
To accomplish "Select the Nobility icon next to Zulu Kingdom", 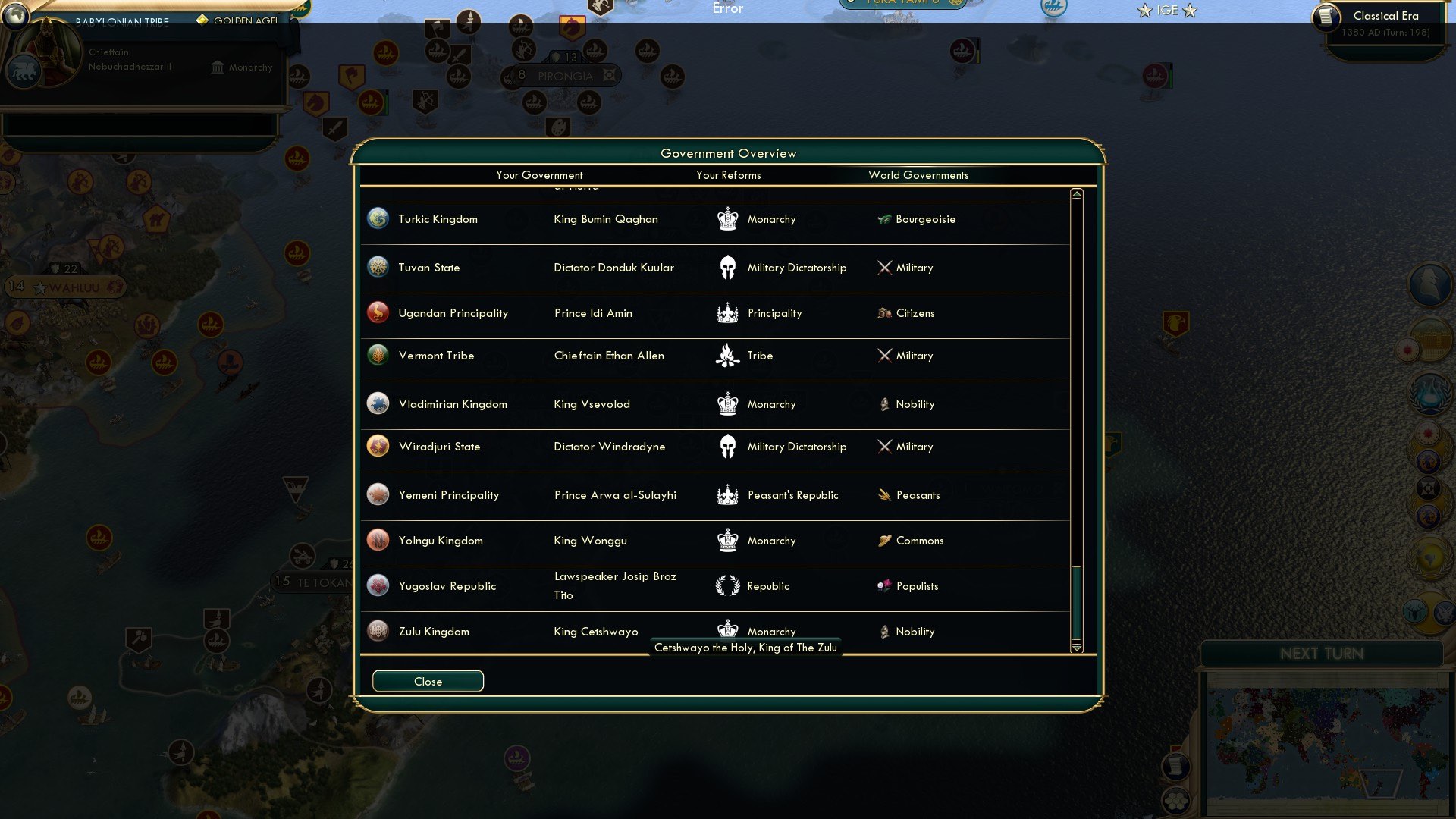I will point(884,631).
